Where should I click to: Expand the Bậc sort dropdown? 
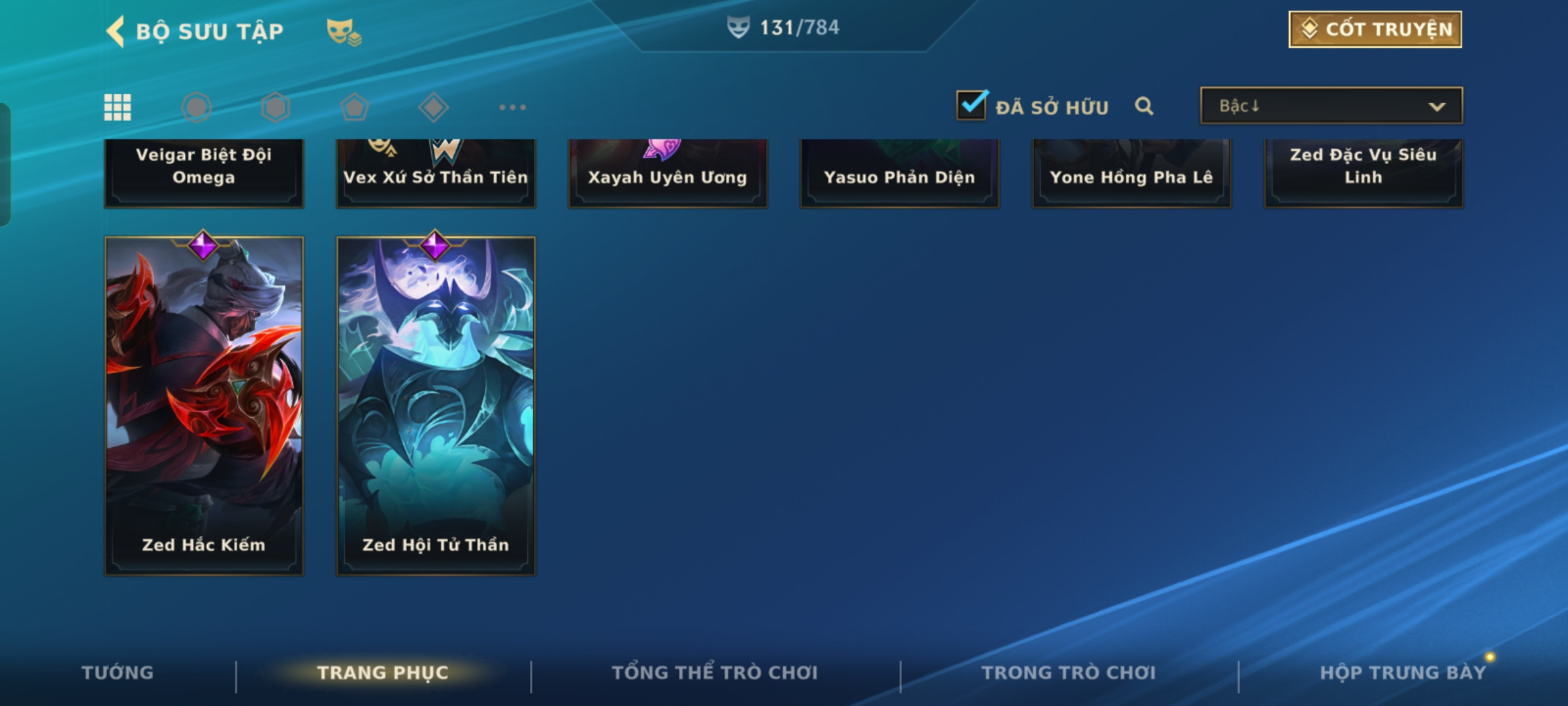point(1331,106)
